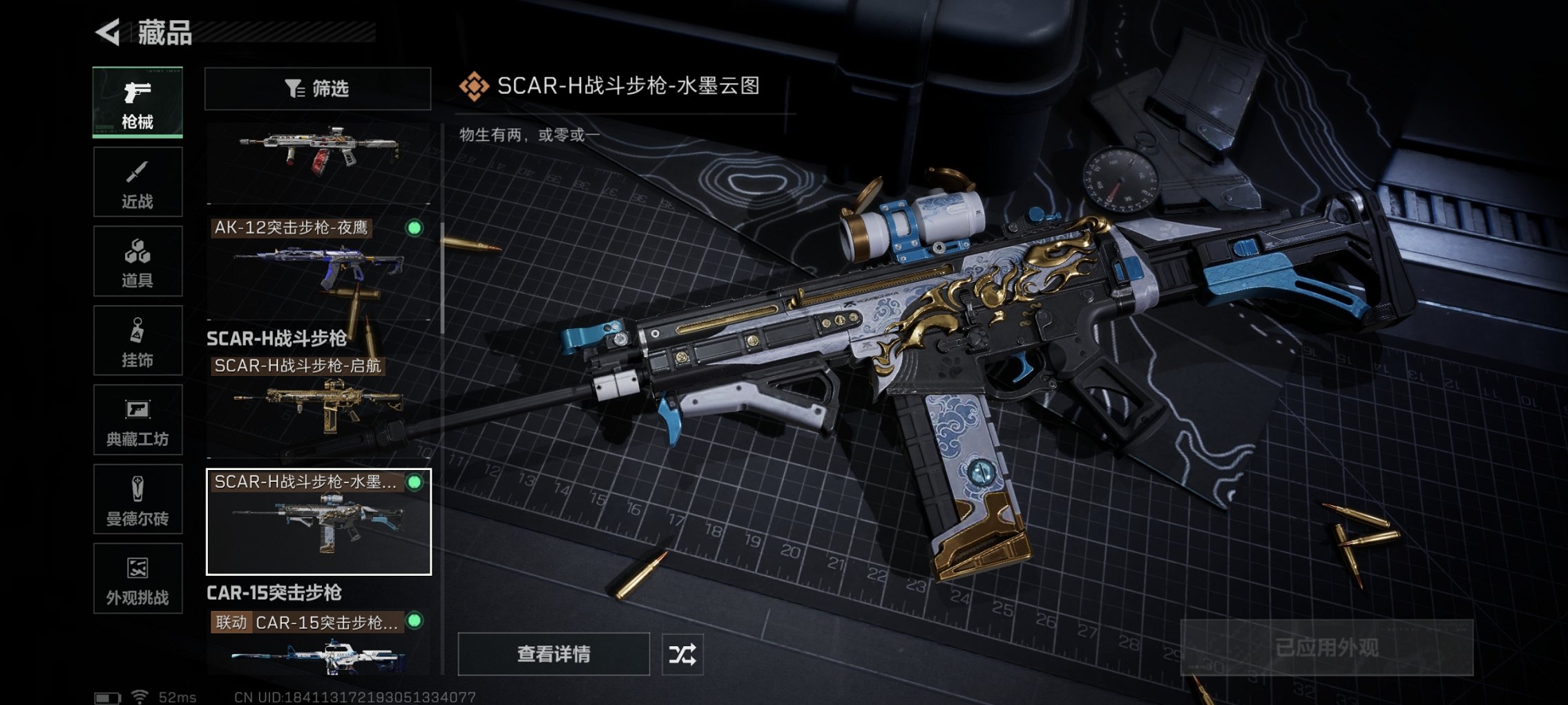
Task: Click the 曼德尔砖 Mandel brick icon
Action: click(137, 499)
